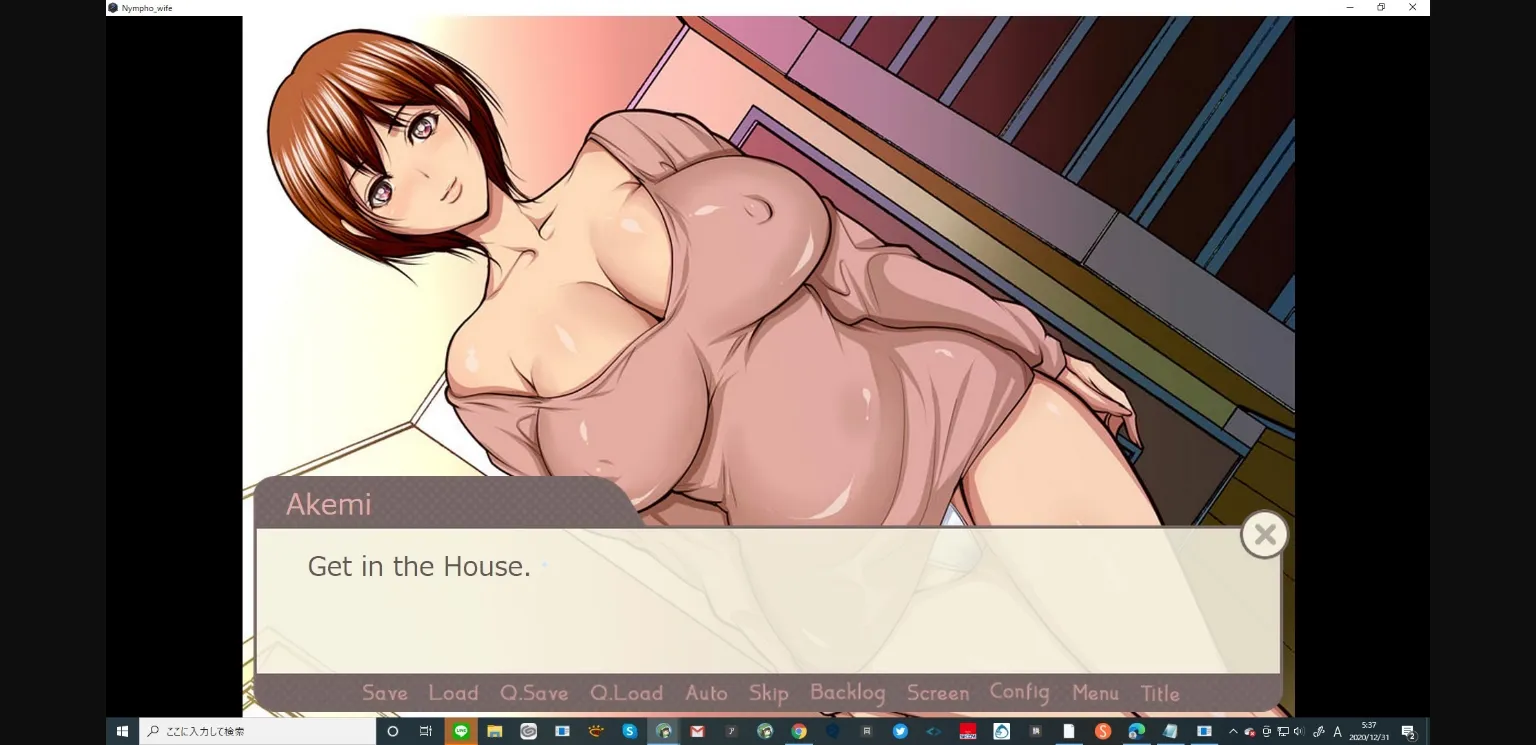Open the Backlog of past dialogue

click(x=847, y=691)
